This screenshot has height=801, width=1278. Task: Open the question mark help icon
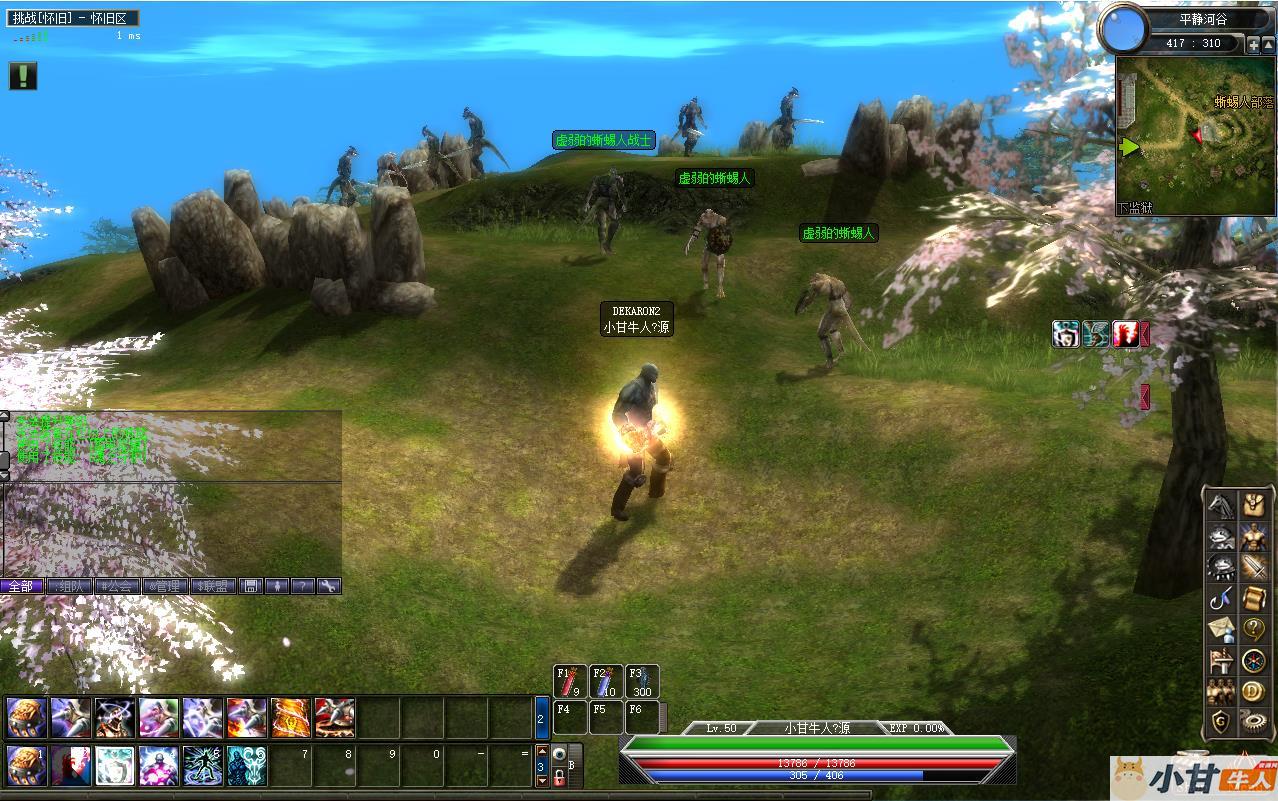(x=1254, y=629)
